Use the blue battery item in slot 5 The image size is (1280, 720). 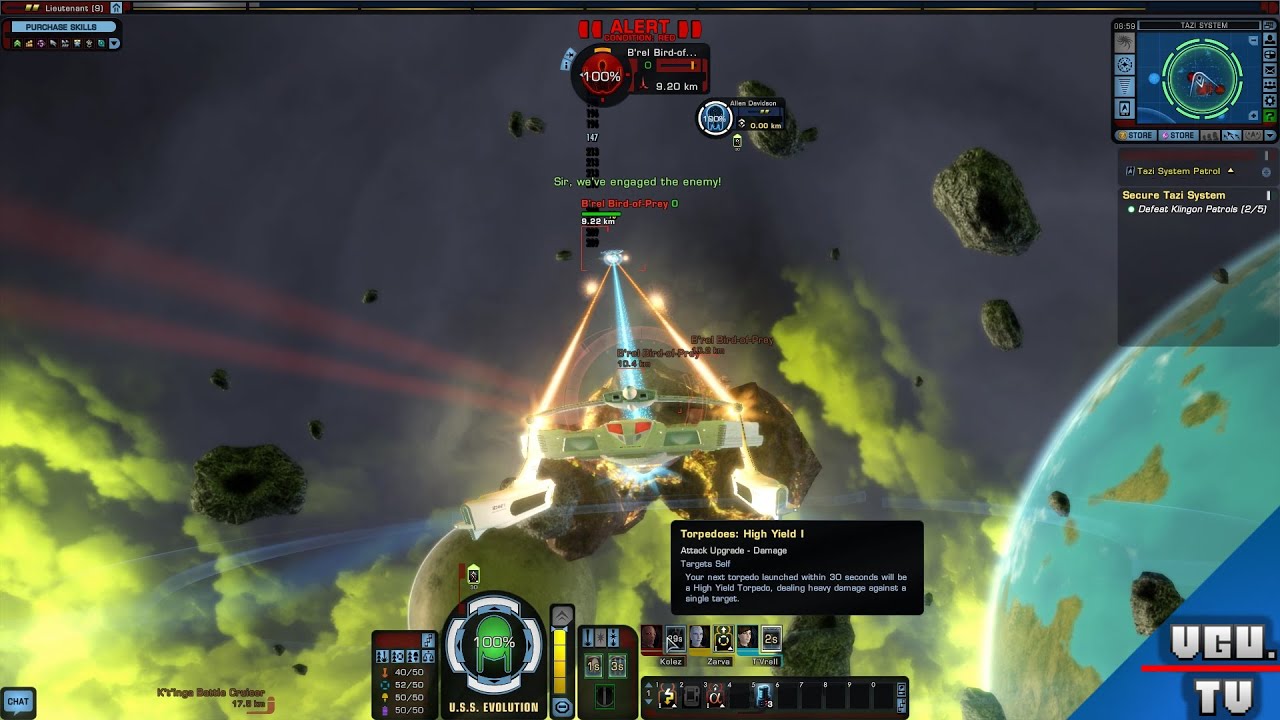tap(763, 696)
